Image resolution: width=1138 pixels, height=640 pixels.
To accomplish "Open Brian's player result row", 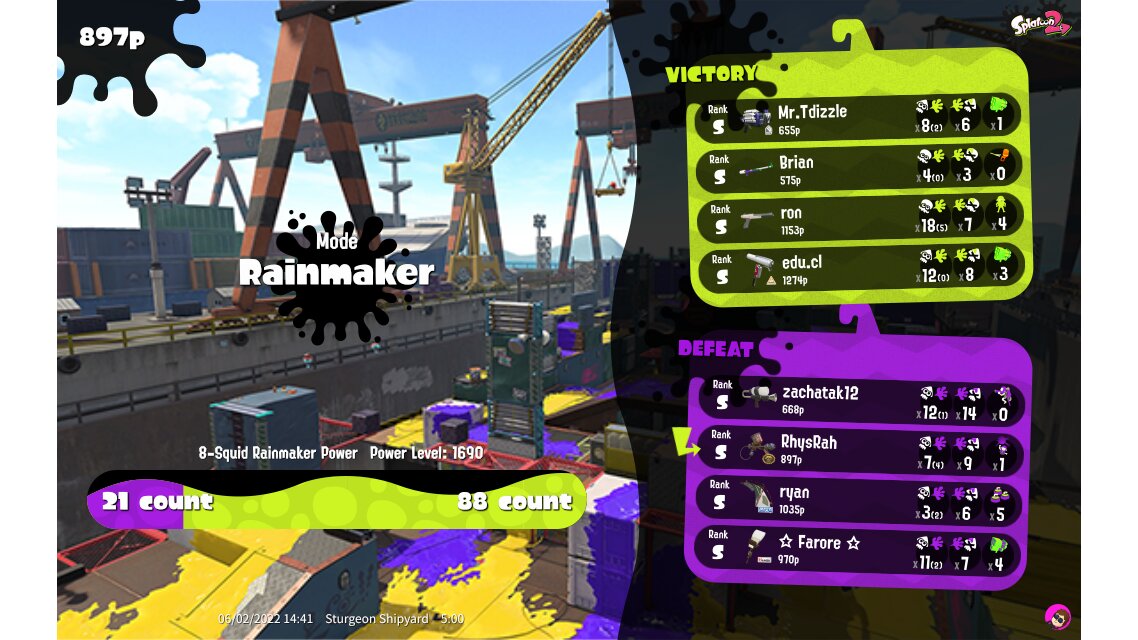I will click(858, 167).
